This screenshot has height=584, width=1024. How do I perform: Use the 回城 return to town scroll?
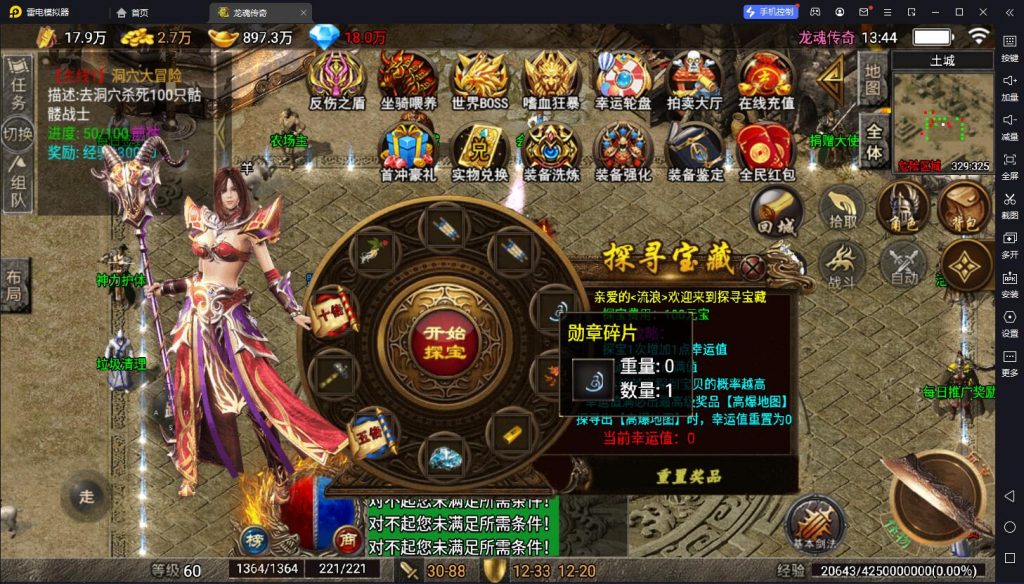(777, 211)
